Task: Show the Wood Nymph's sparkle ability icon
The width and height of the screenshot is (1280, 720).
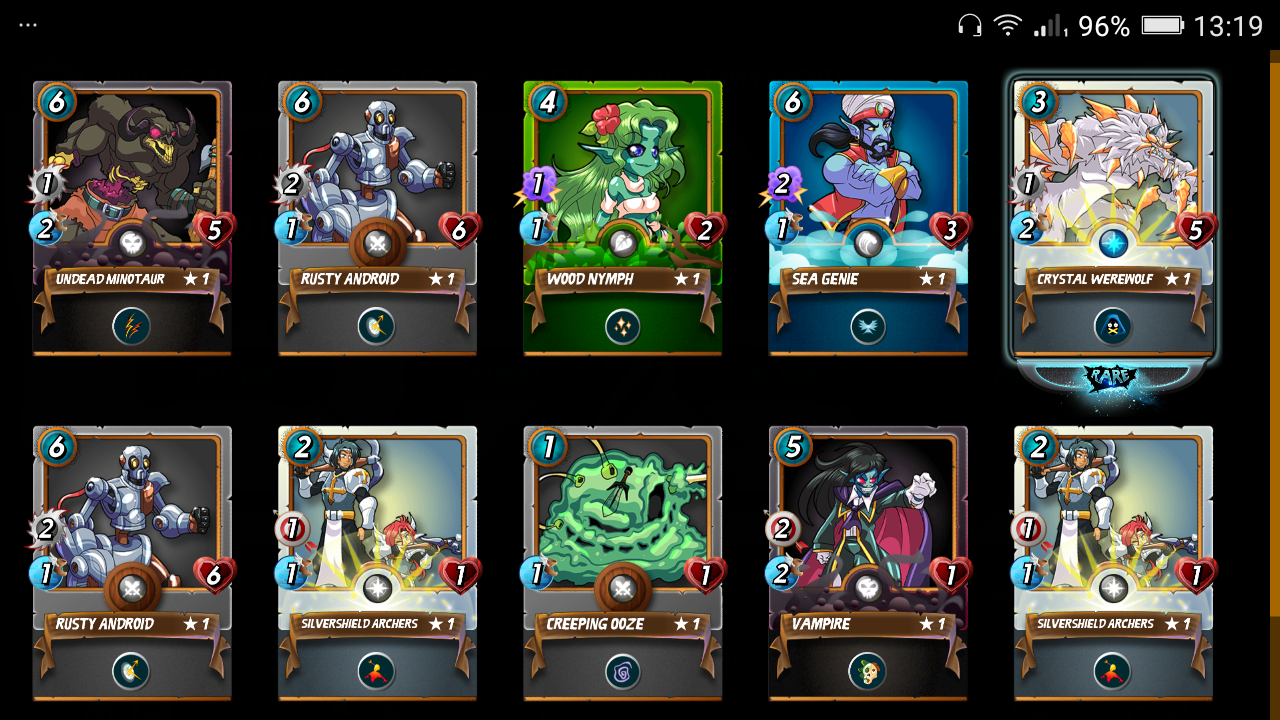Action: tap(622, 326)
